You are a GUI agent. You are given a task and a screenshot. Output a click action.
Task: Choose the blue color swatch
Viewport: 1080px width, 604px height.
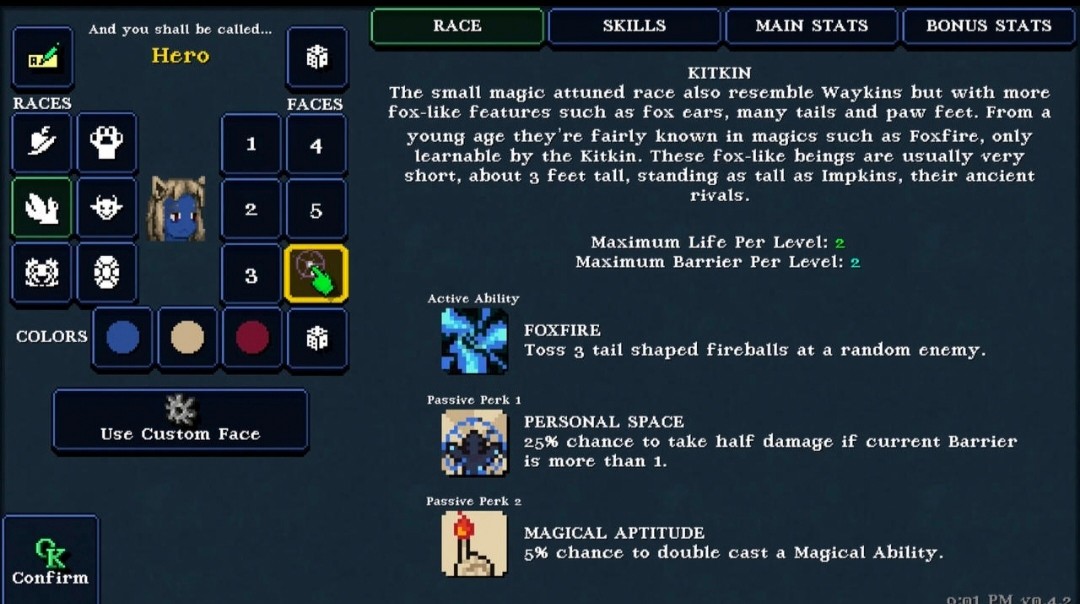click(123, 338)
